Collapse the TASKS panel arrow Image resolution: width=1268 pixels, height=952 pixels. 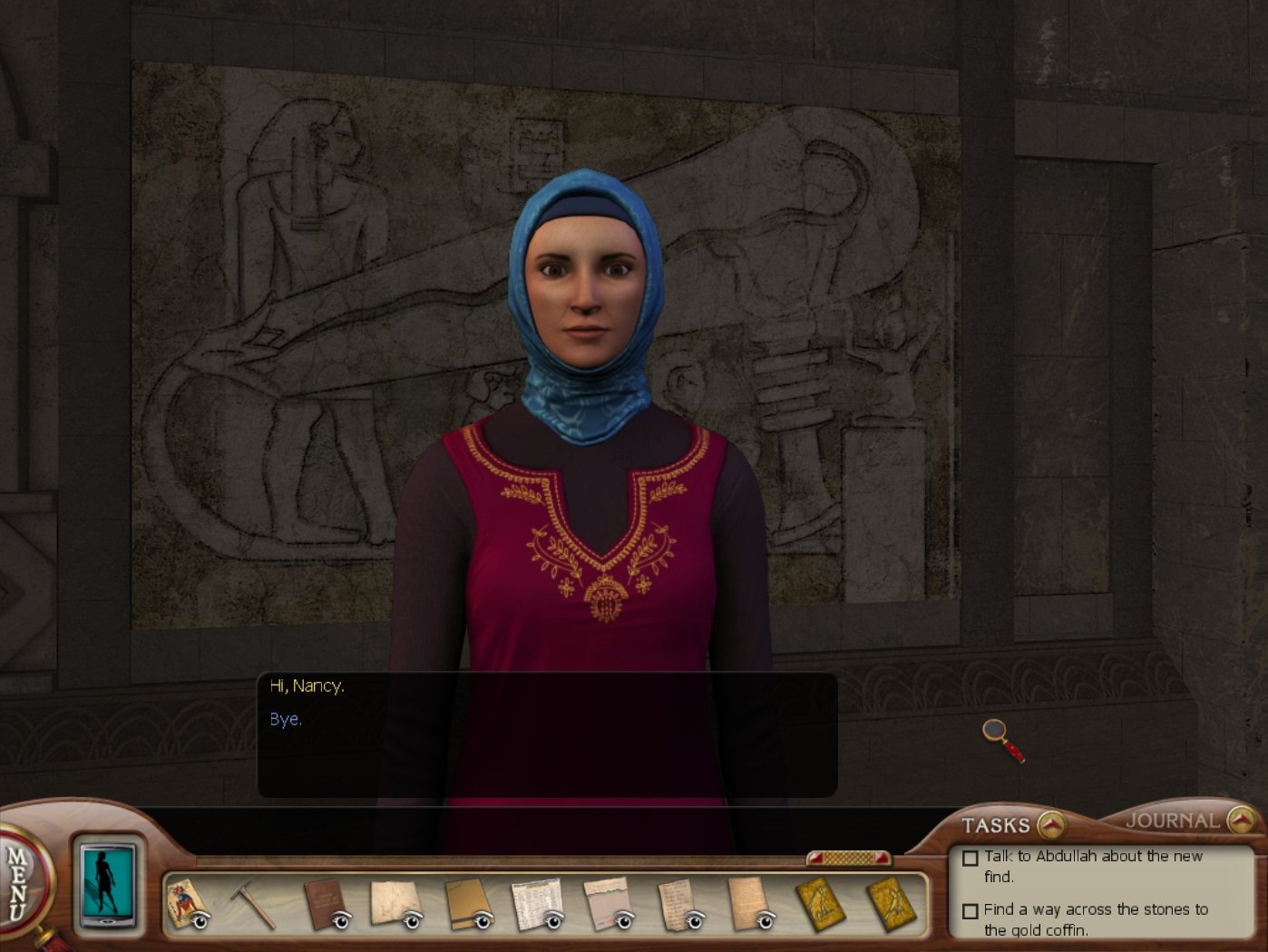click(x=1051, y=823)
